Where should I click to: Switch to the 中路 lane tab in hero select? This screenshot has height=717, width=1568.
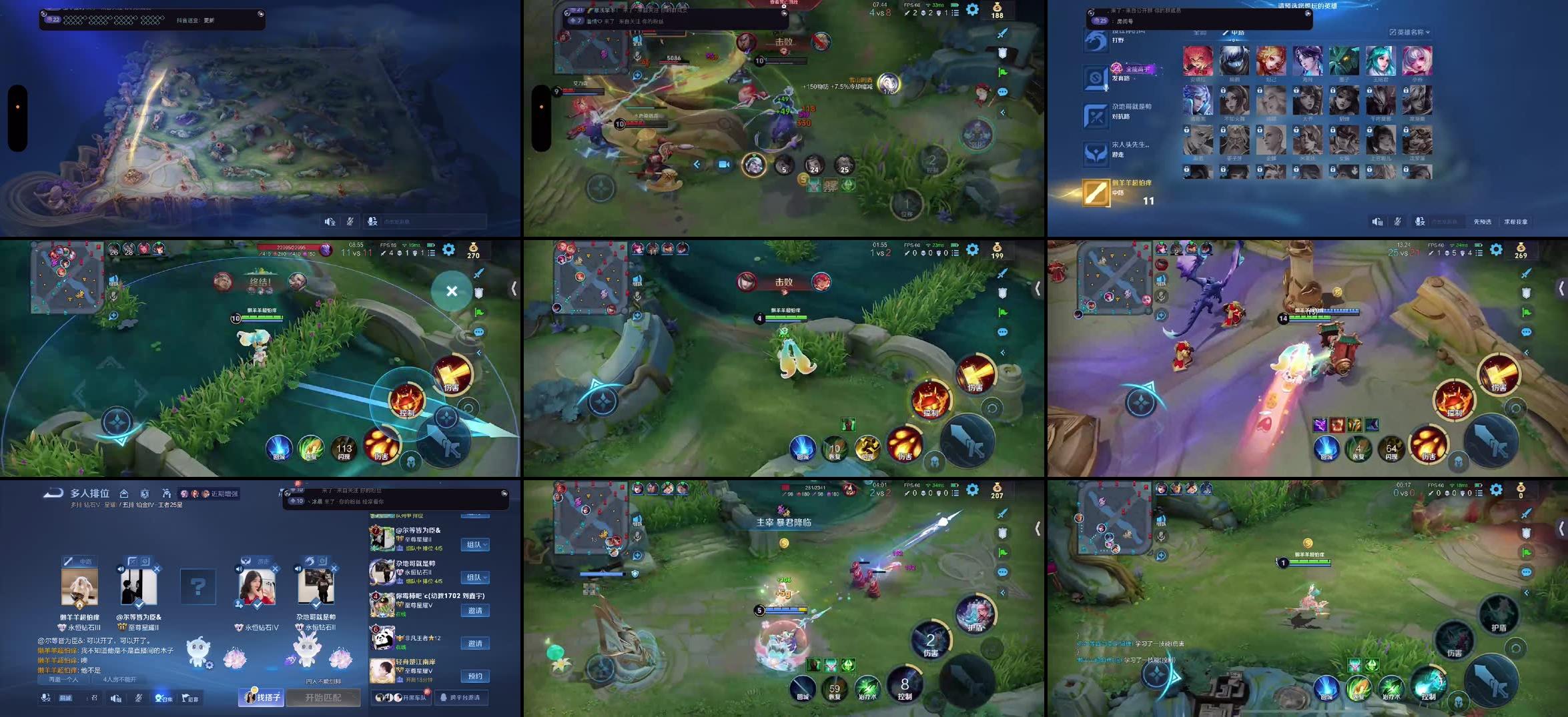pyautogui.click(x=1238, y=32)
